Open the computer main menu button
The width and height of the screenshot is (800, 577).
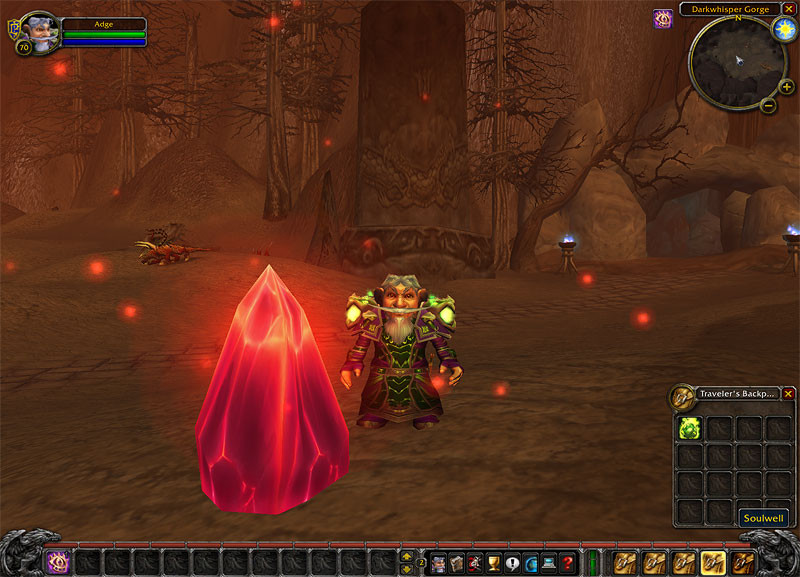[x=549, y=563]
